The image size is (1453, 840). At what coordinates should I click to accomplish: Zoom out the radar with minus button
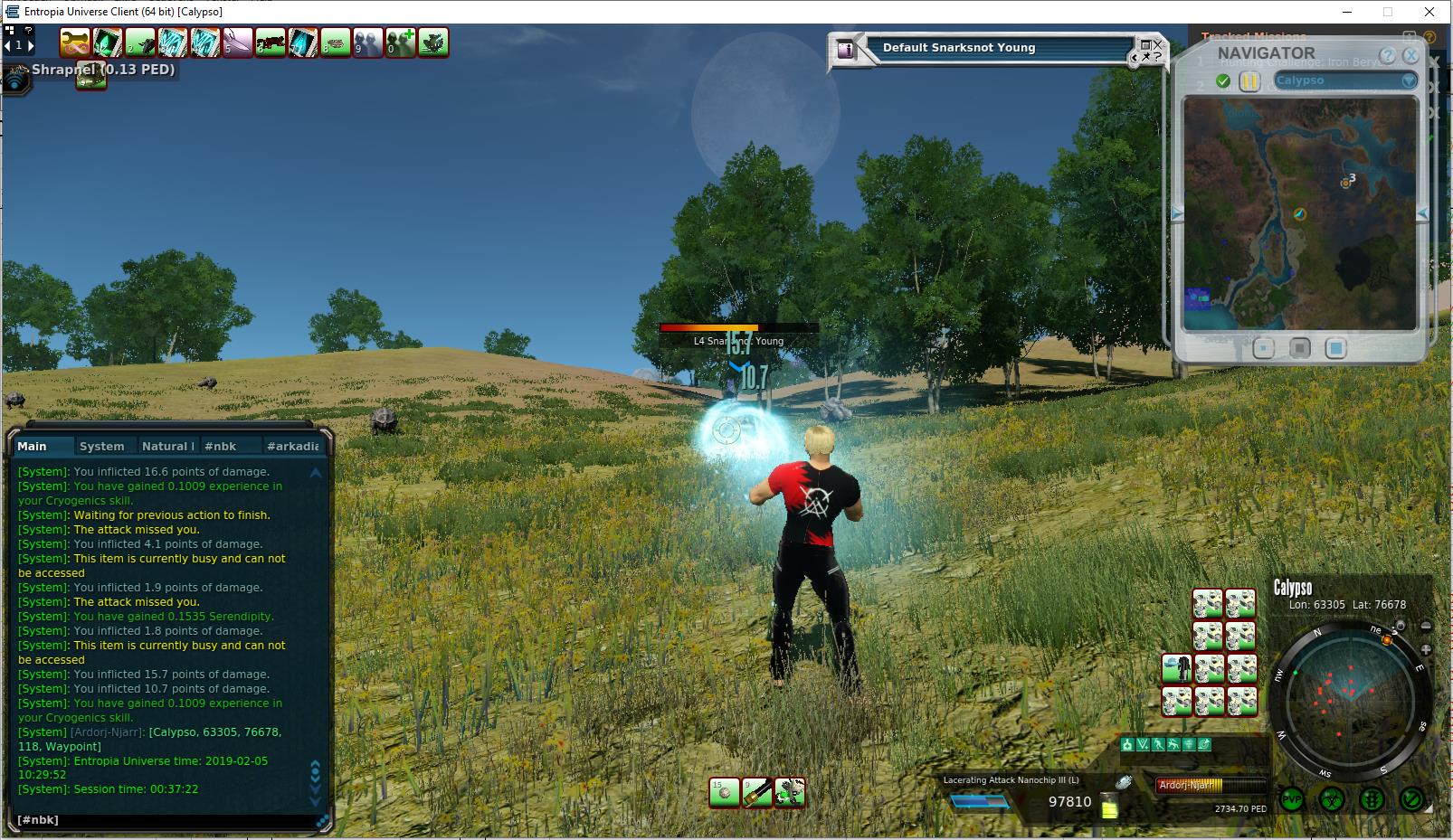(1426, 626)
